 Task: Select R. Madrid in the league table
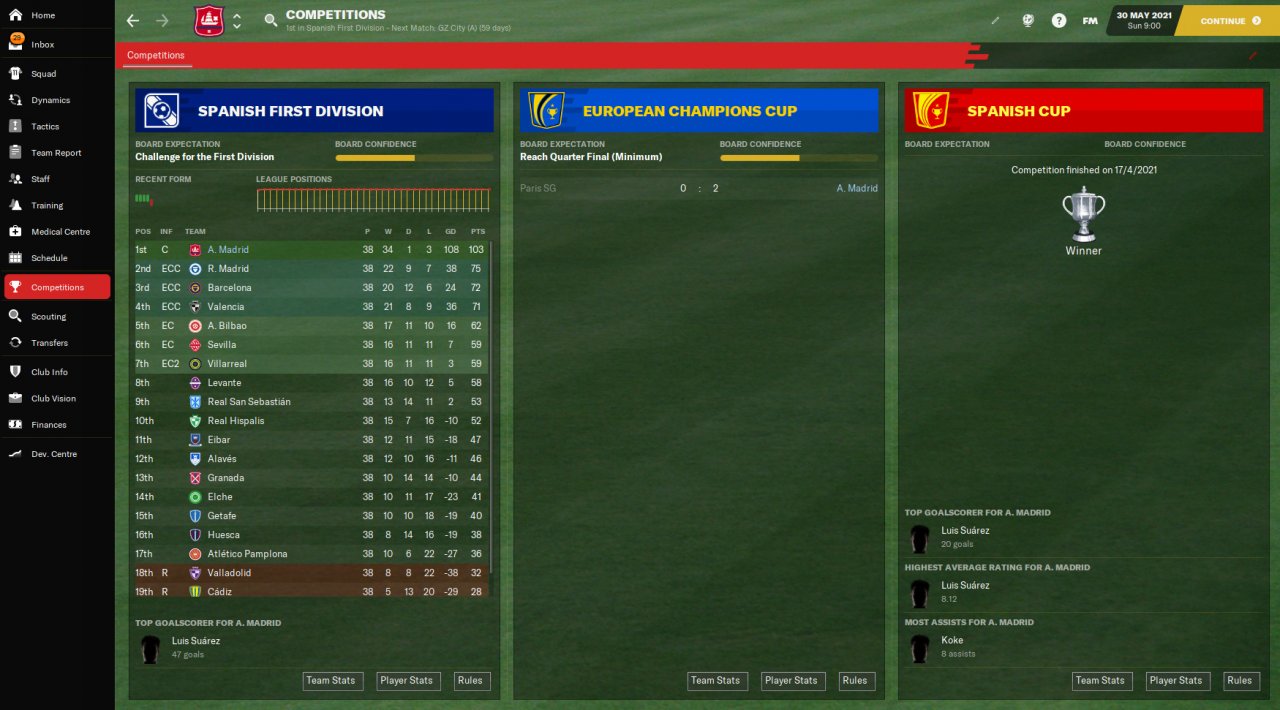[228, 269]
